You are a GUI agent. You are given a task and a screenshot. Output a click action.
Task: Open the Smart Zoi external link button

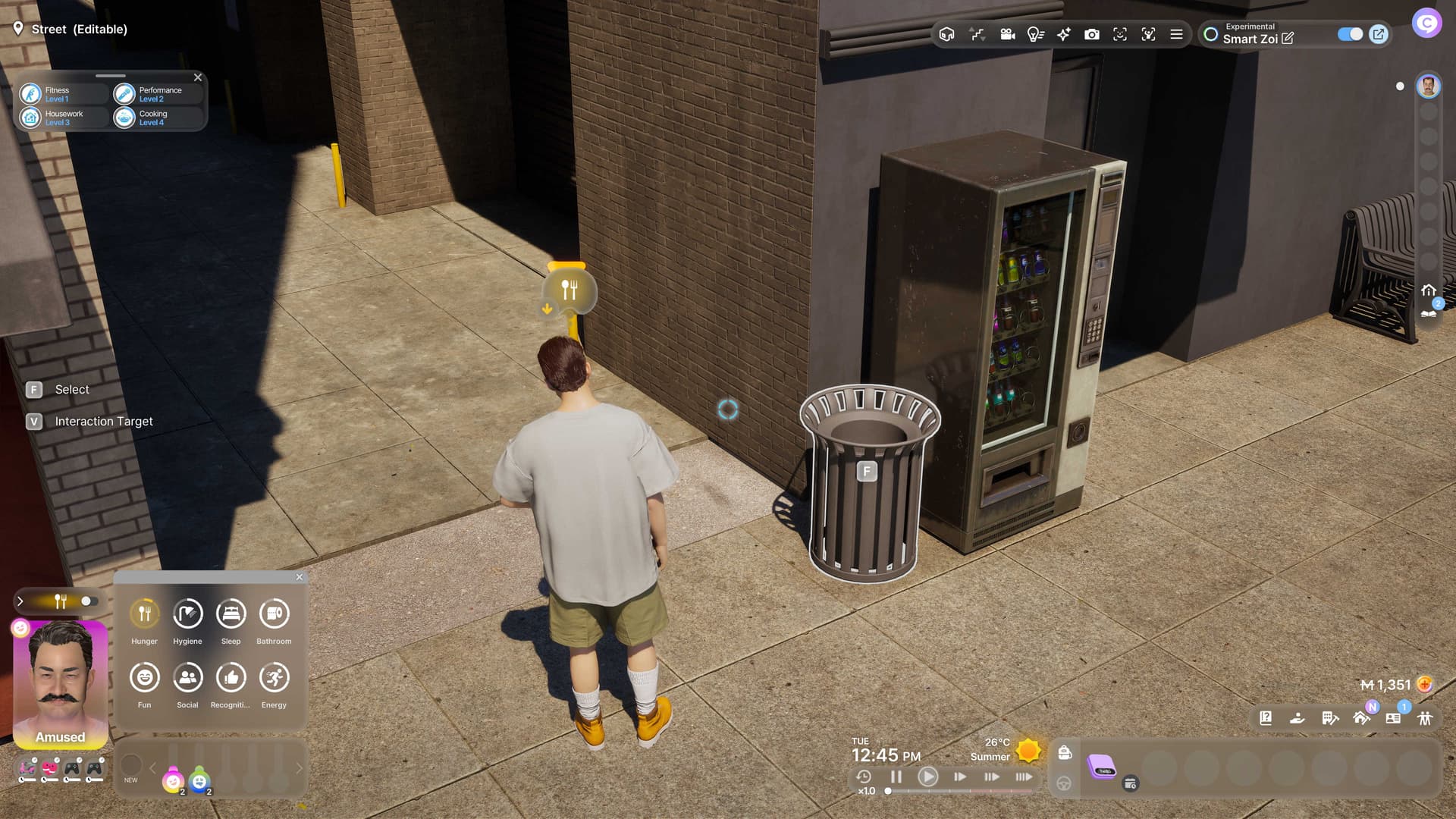pyautogui.click(x=1379, y=34)
